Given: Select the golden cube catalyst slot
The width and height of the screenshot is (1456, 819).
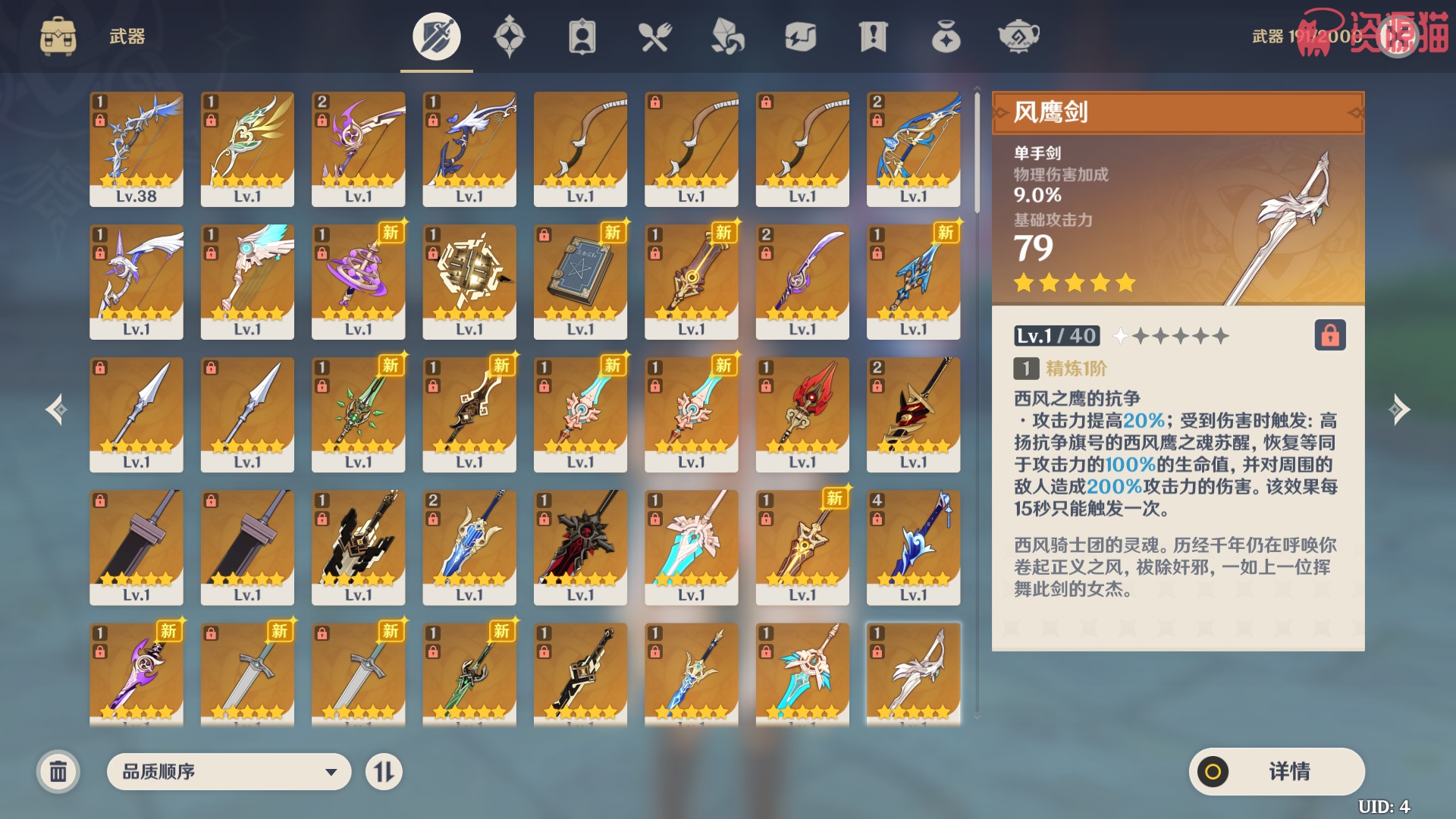Looking at the screenshot, I should point(469,281).
